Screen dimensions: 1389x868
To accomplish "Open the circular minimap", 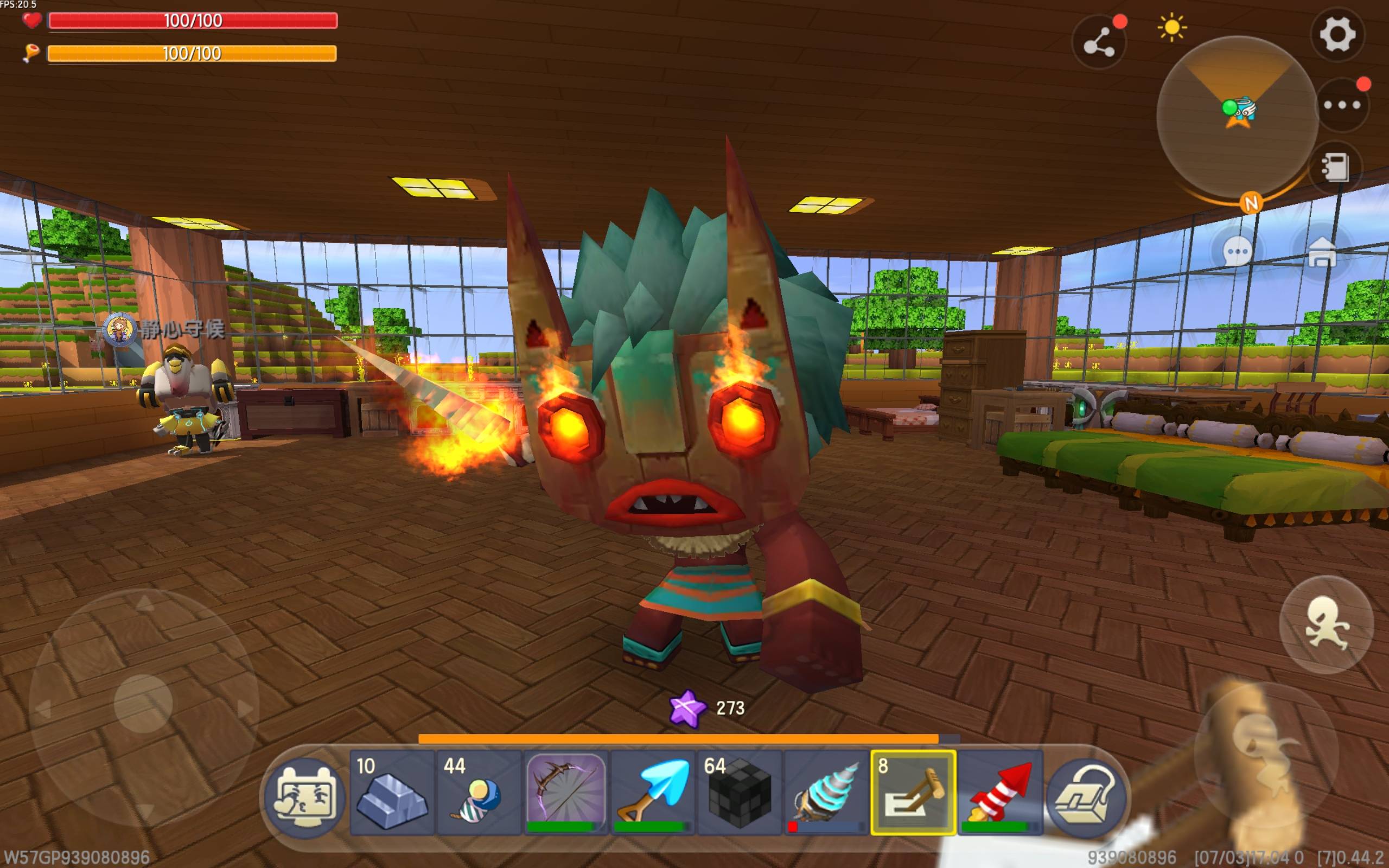I will [x=1237, y=117].
